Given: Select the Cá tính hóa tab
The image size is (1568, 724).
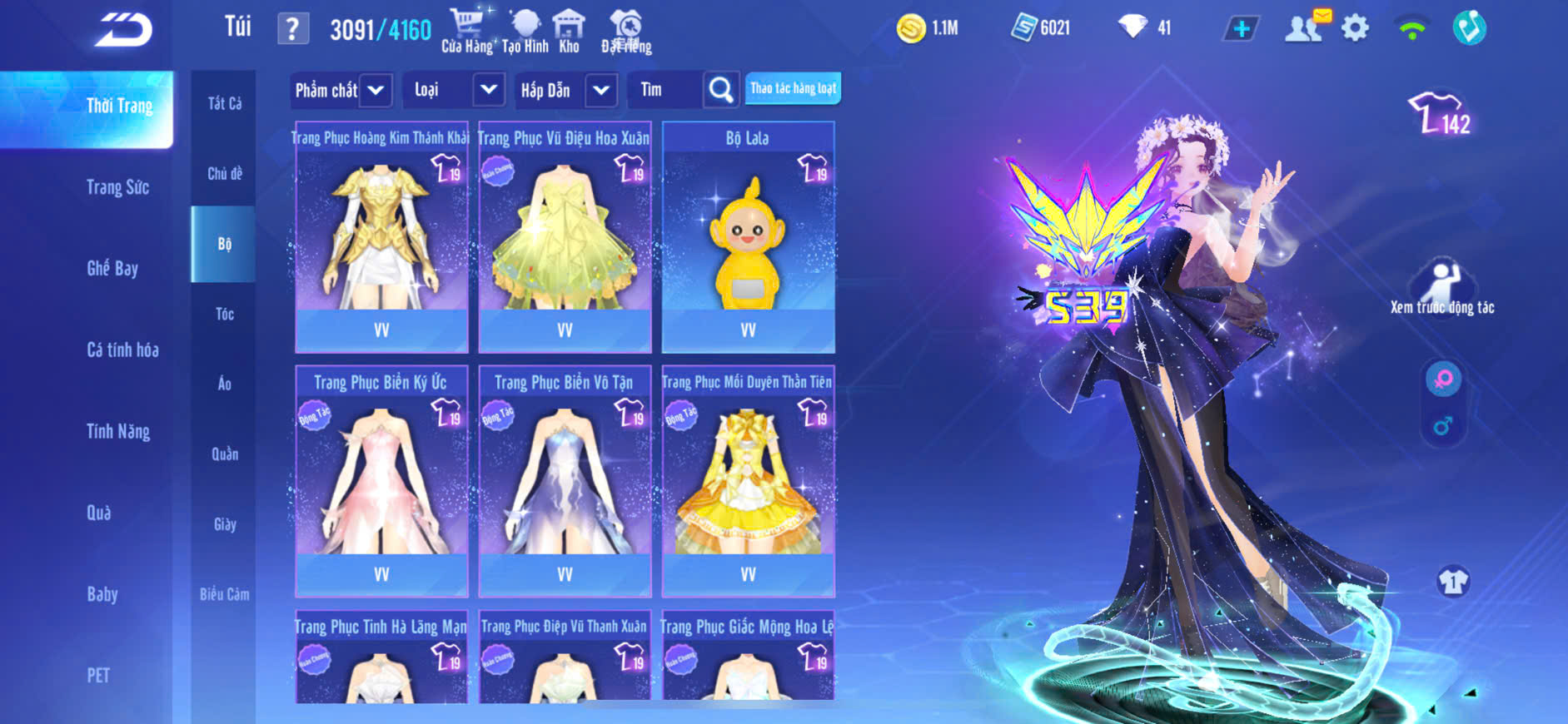Looking at the screenshot, I should click(x=122, y=350).
